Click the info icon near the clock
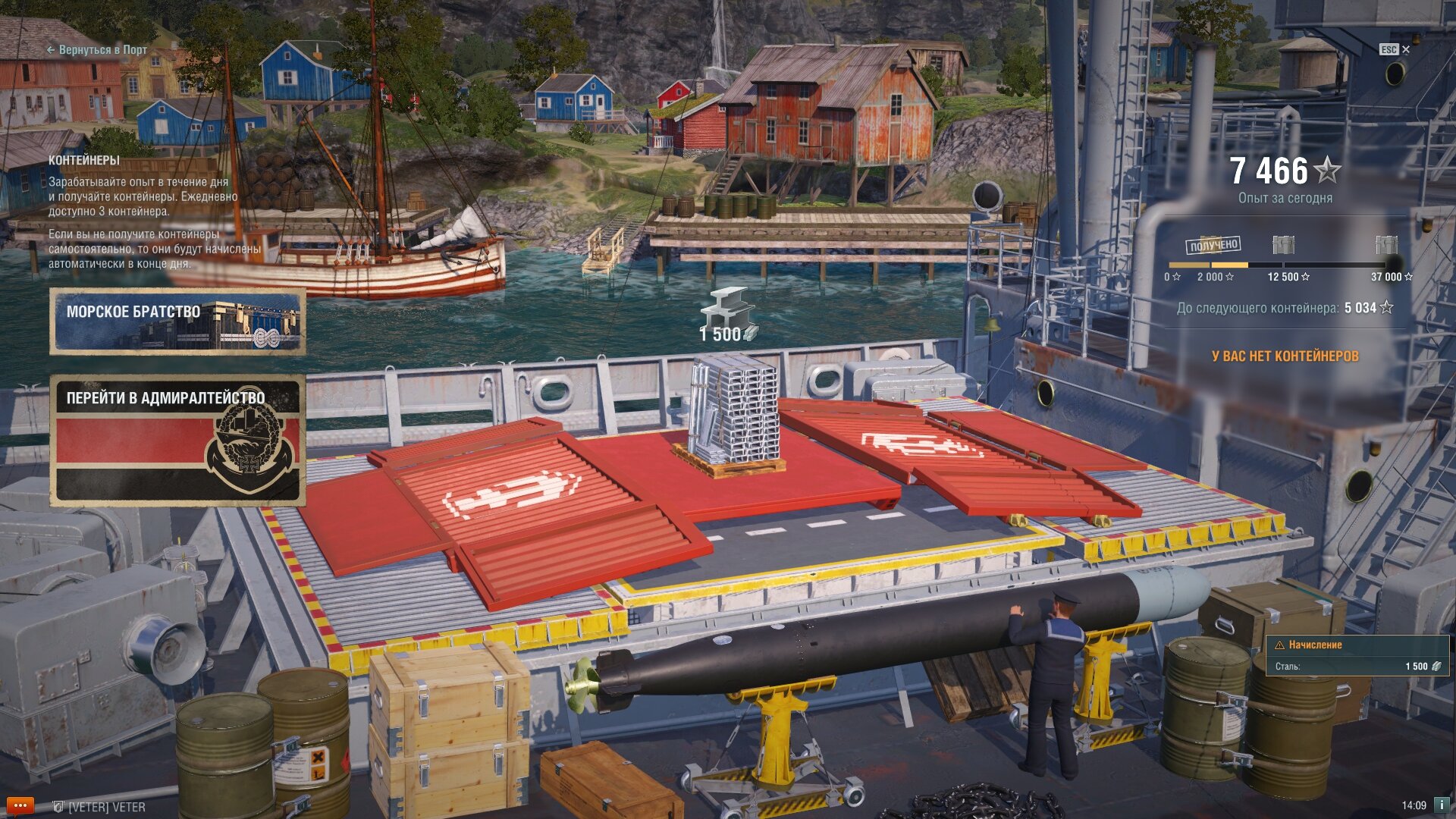Image resolution: width=1456 pixels, height=819 pixels. pos(1441,805)
